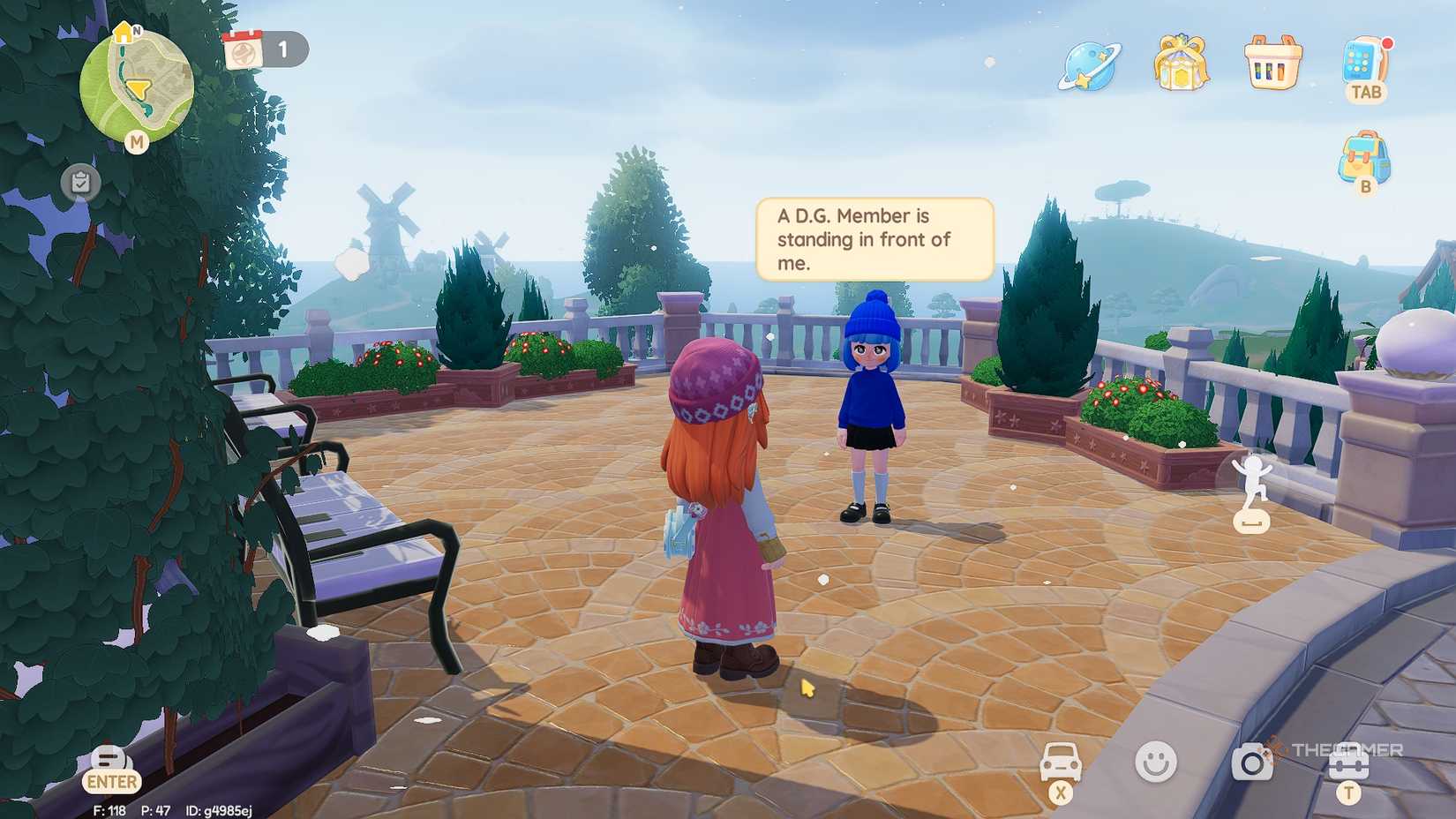Open chat using the ENTER speech icon
Image resolution: width=1456 pixels, height=819 pixels.
tap(109, 766)
